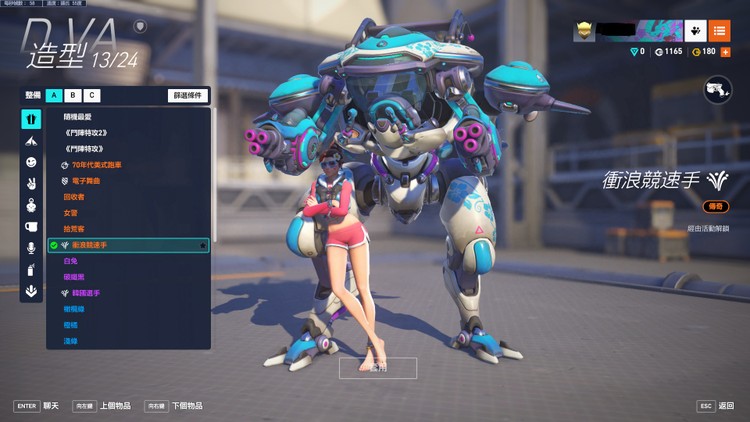This screenshot has width=750, height=422.
Task: Open the 篩選條件 filter button
Action: 188,96
